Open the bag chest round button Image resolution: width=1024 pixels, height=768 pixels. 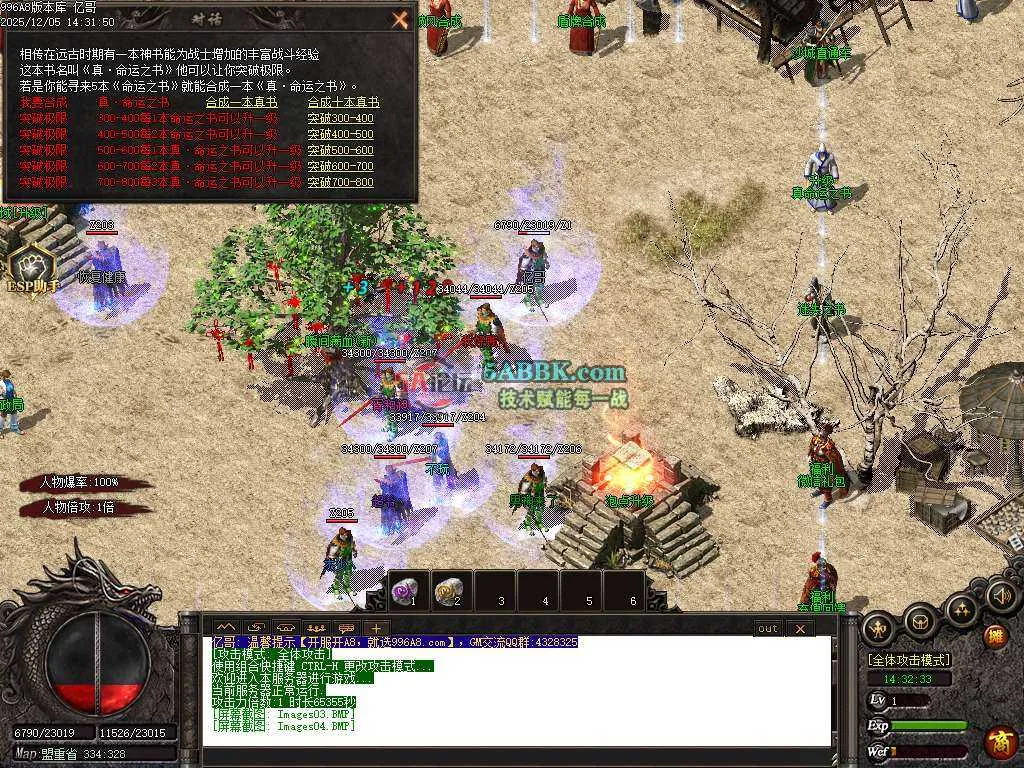(x=919, y=621)
